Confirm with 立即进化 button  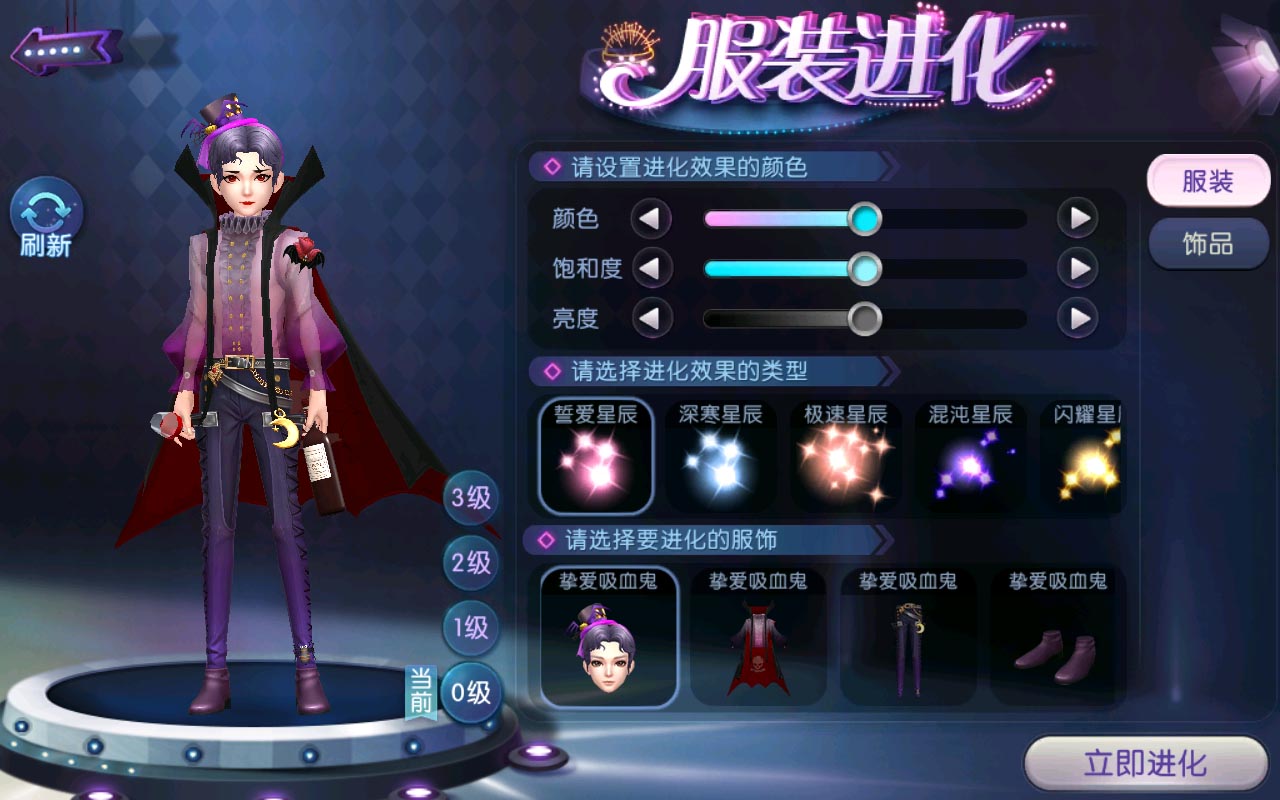point(1146,765)
